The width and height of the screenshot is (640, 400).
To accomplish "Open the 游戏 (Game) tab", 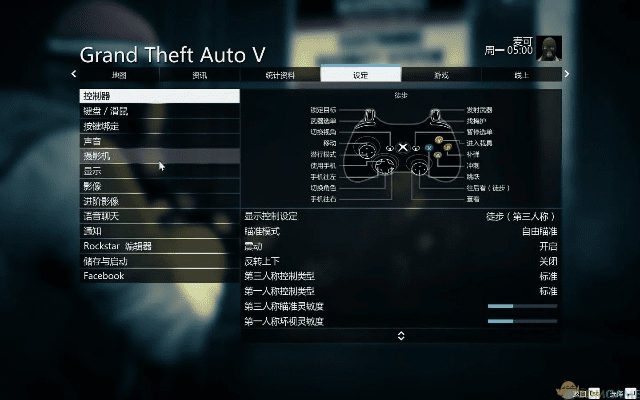I will pos(441,75).
